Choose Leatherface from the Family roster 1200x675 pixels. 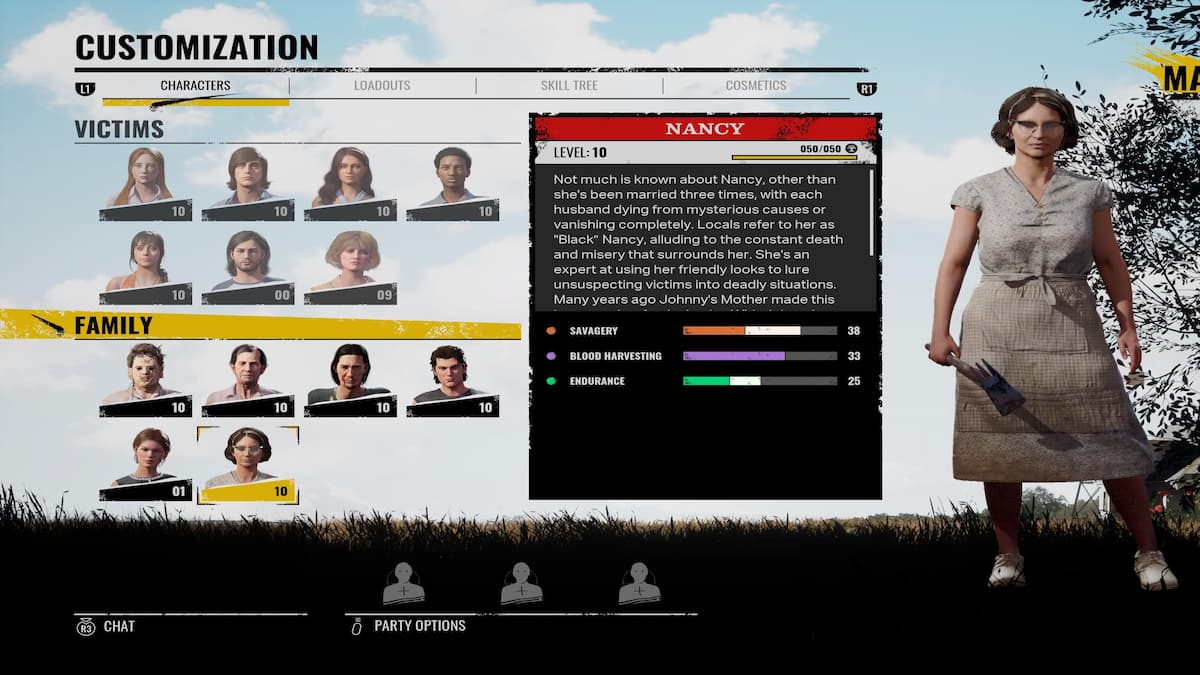146,379
